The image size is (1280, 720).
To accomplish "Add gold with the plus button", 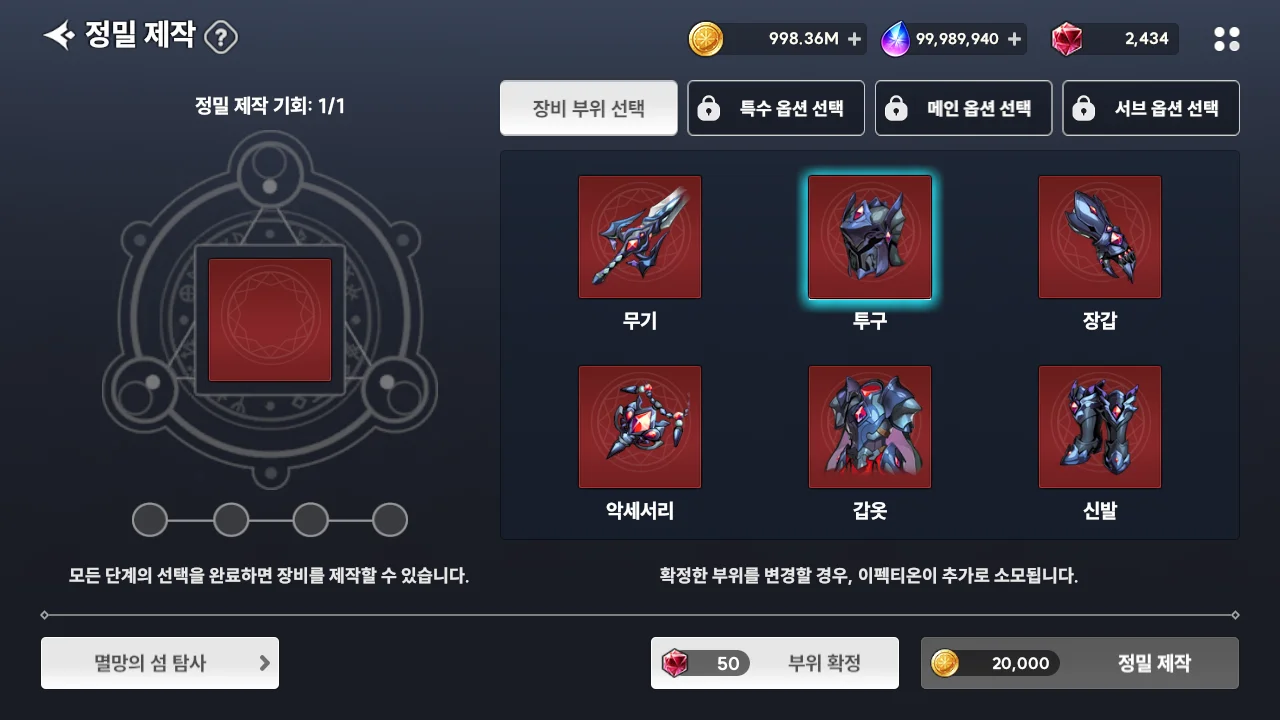I will (x=854, y=39).
